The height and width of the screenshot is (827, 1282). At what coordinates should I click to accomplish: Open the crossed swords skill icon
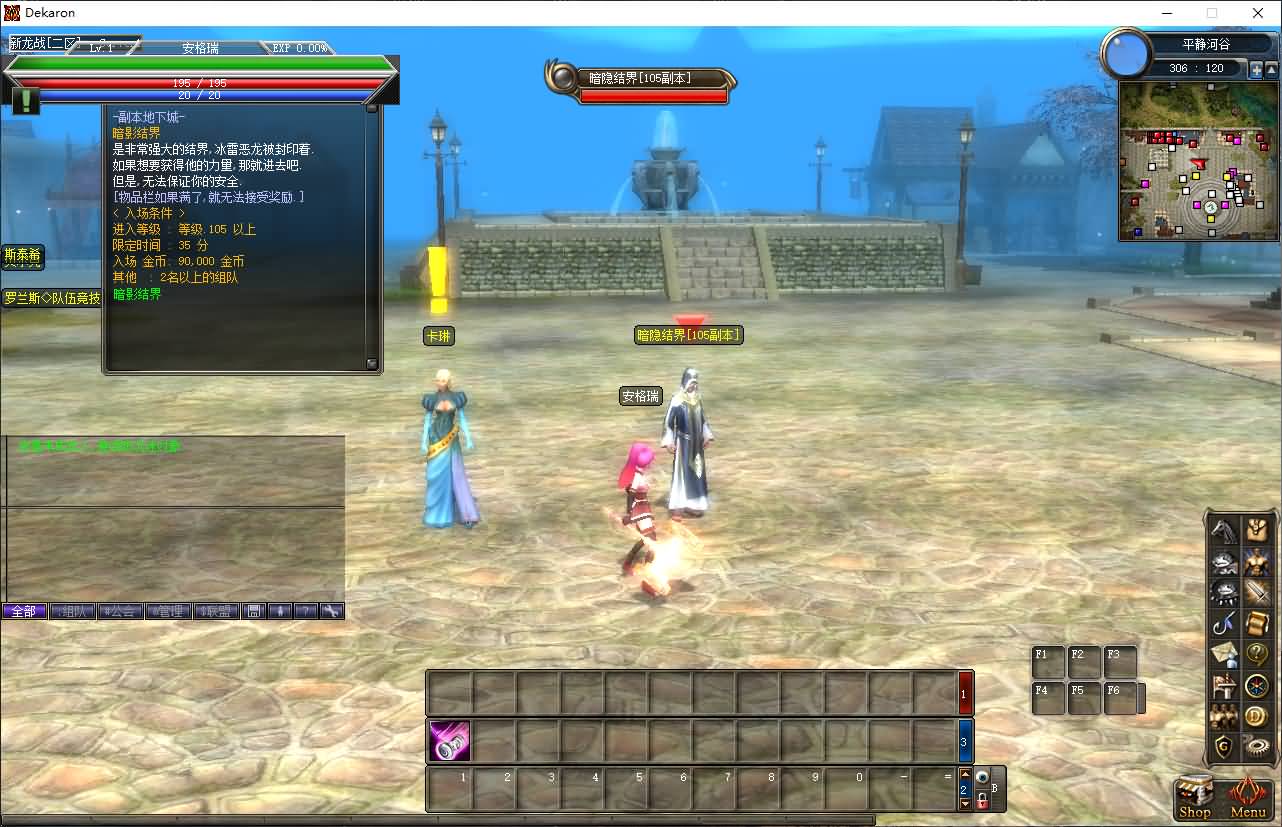tap(1256, 593)
